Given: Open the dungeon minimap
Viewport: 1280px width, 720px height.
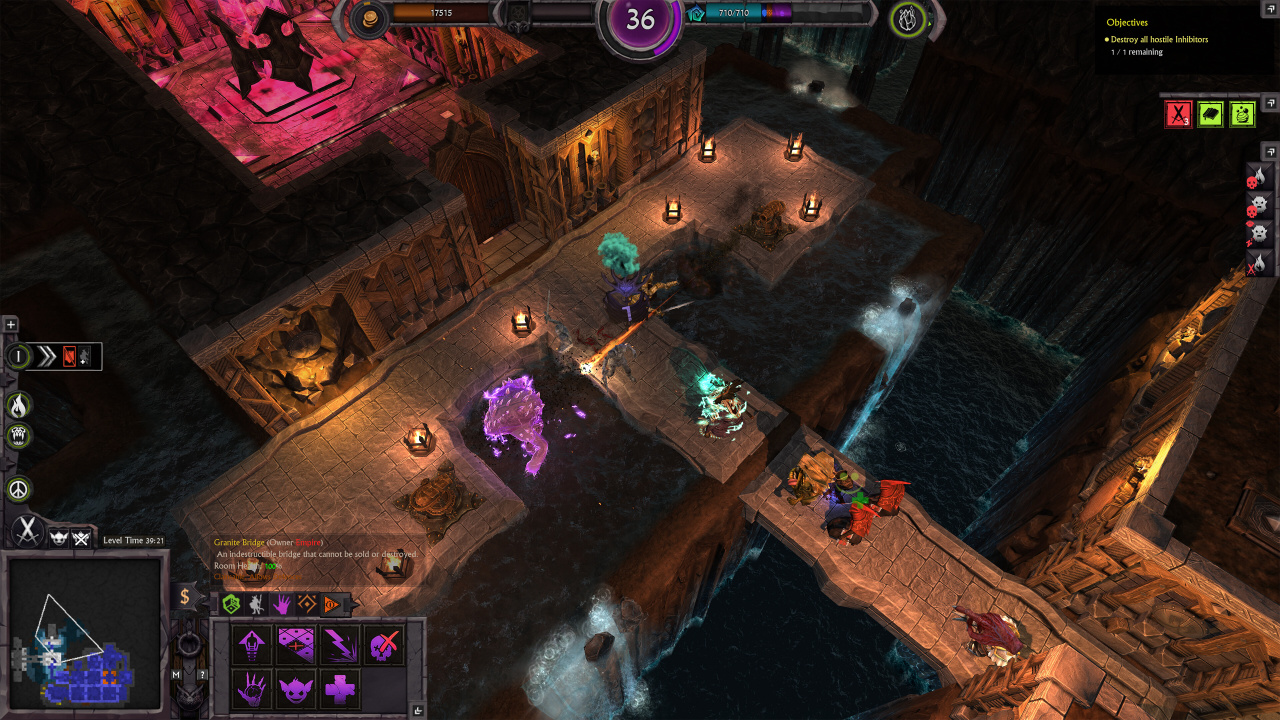Looking at the screenshot, I should click(x=83, y=630).
